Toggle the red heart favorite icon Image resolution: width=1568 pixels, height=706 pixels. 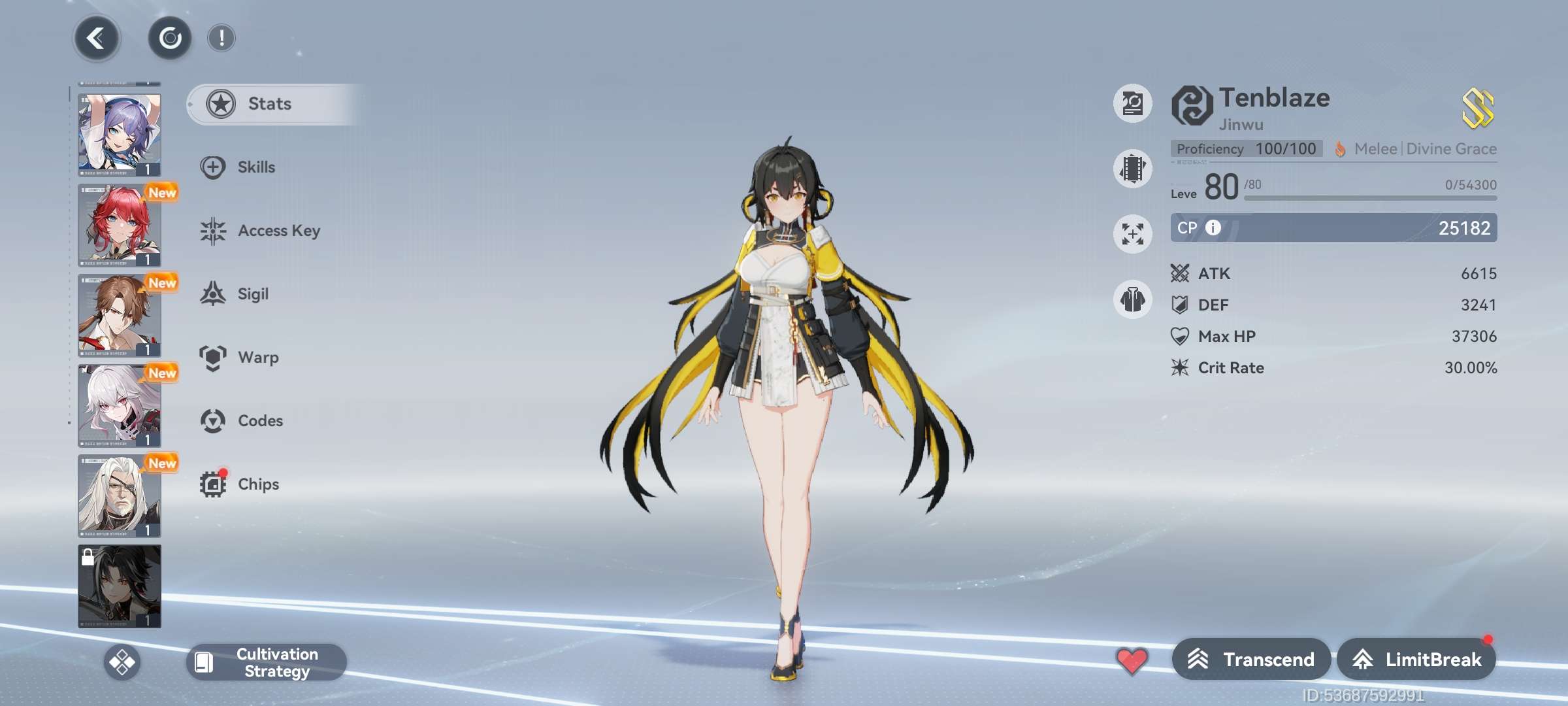coord(1132,660)
